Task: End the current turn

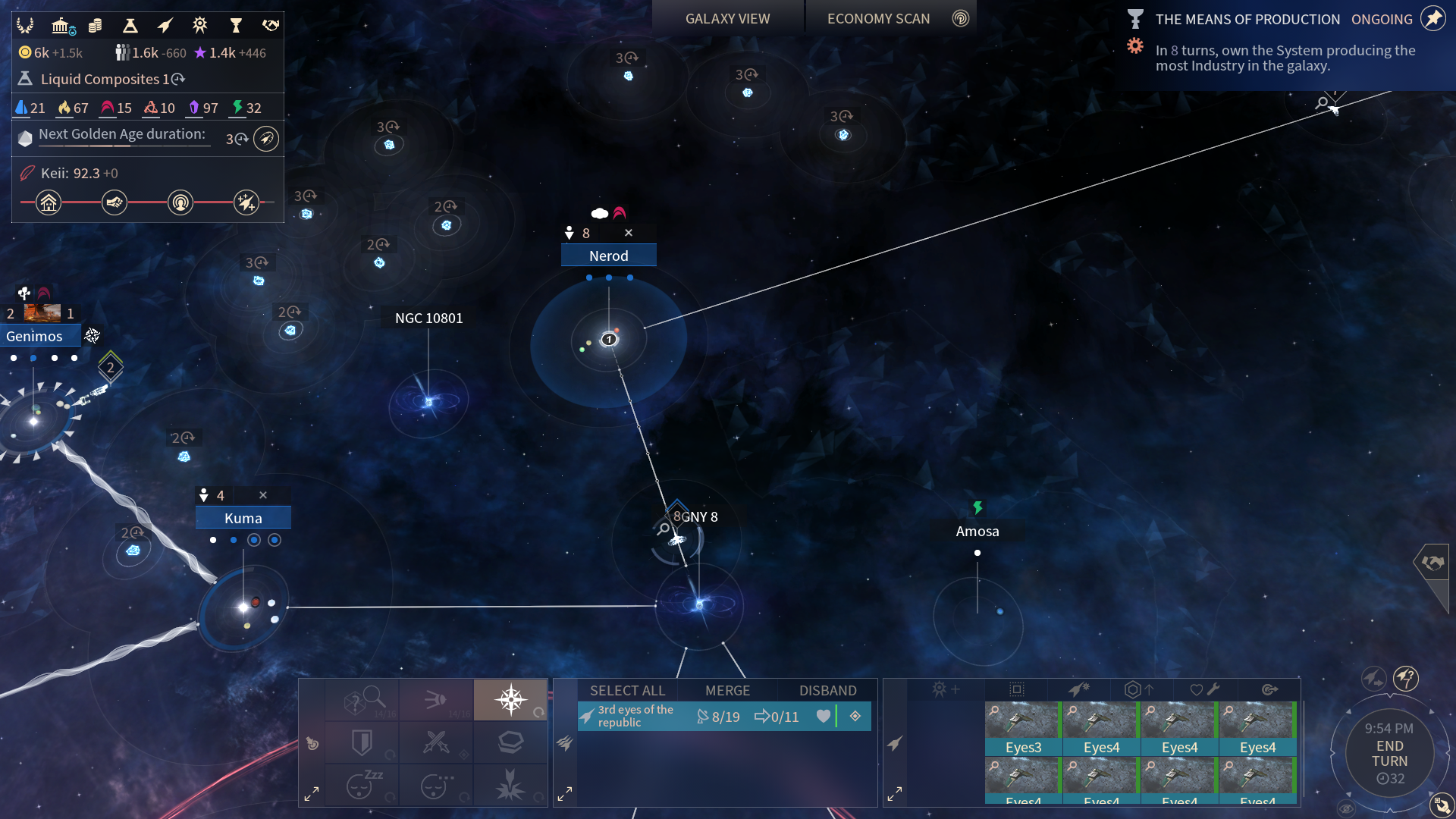Action: click(1389, 754)
